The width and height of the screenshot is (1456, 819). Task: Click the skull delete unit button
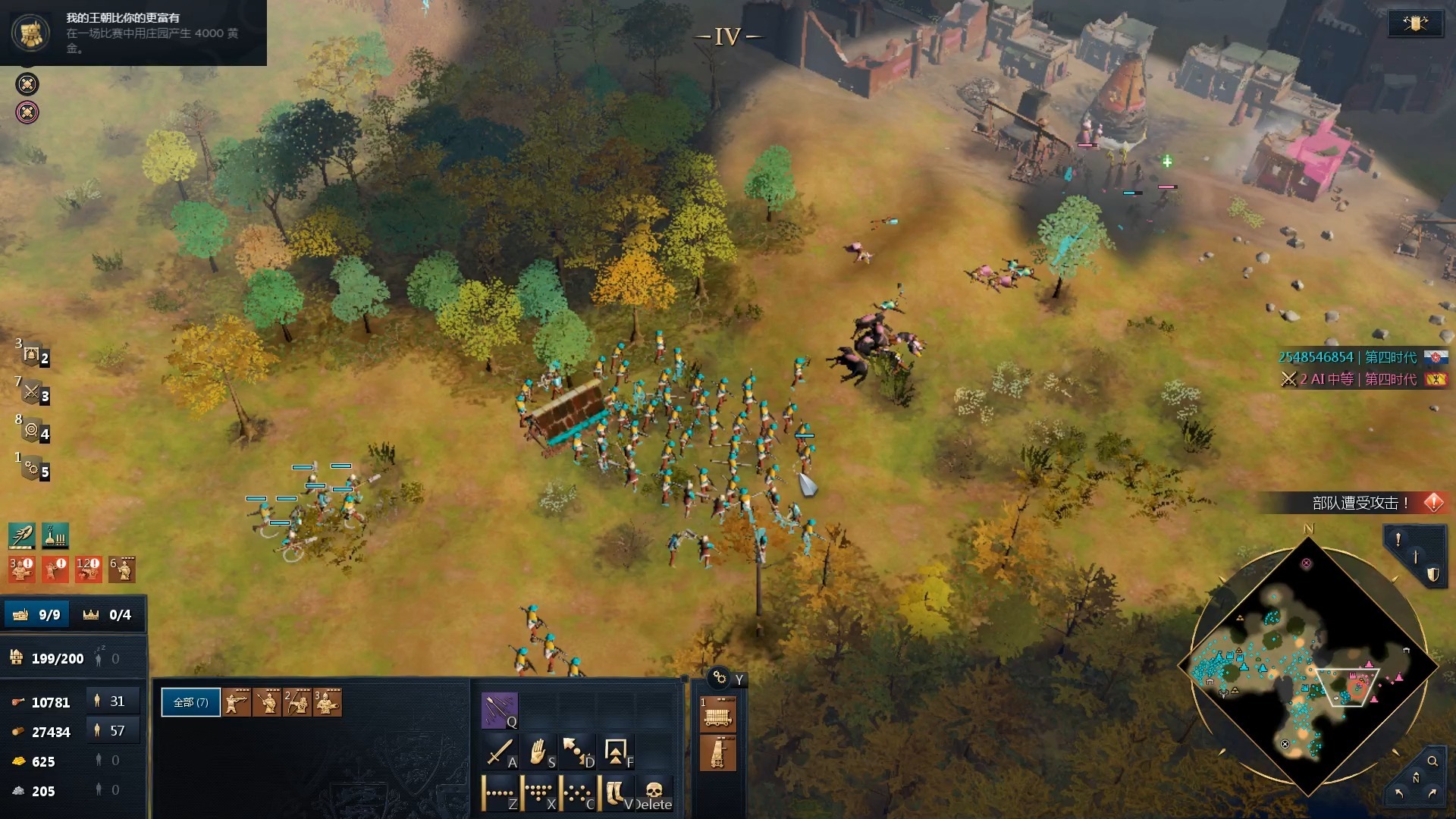pos(654,793)
